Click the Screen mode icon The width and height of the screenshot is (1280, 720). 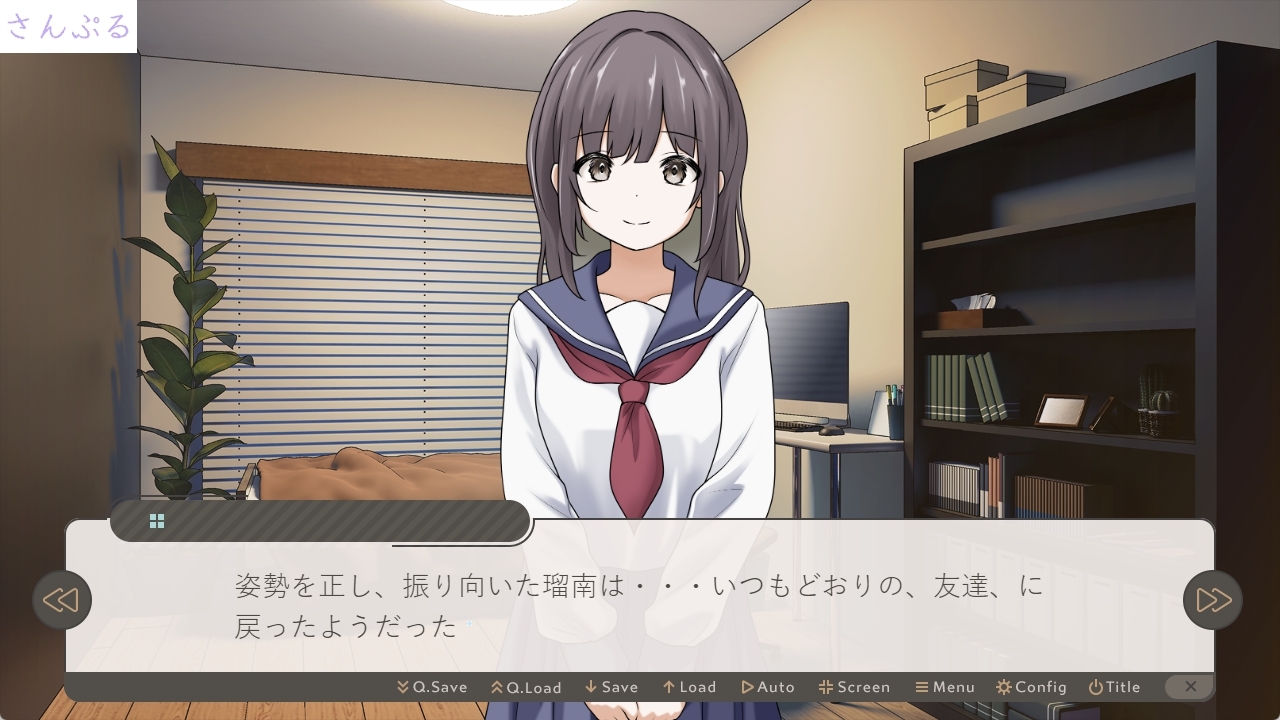pyautogui.click(x=826, y=687)
